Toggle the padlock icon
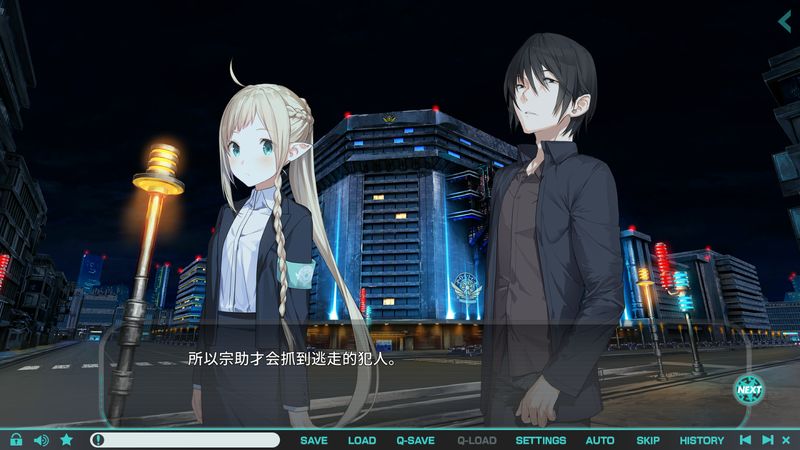The width and height of the screenshot is (800, 450). 16,439
